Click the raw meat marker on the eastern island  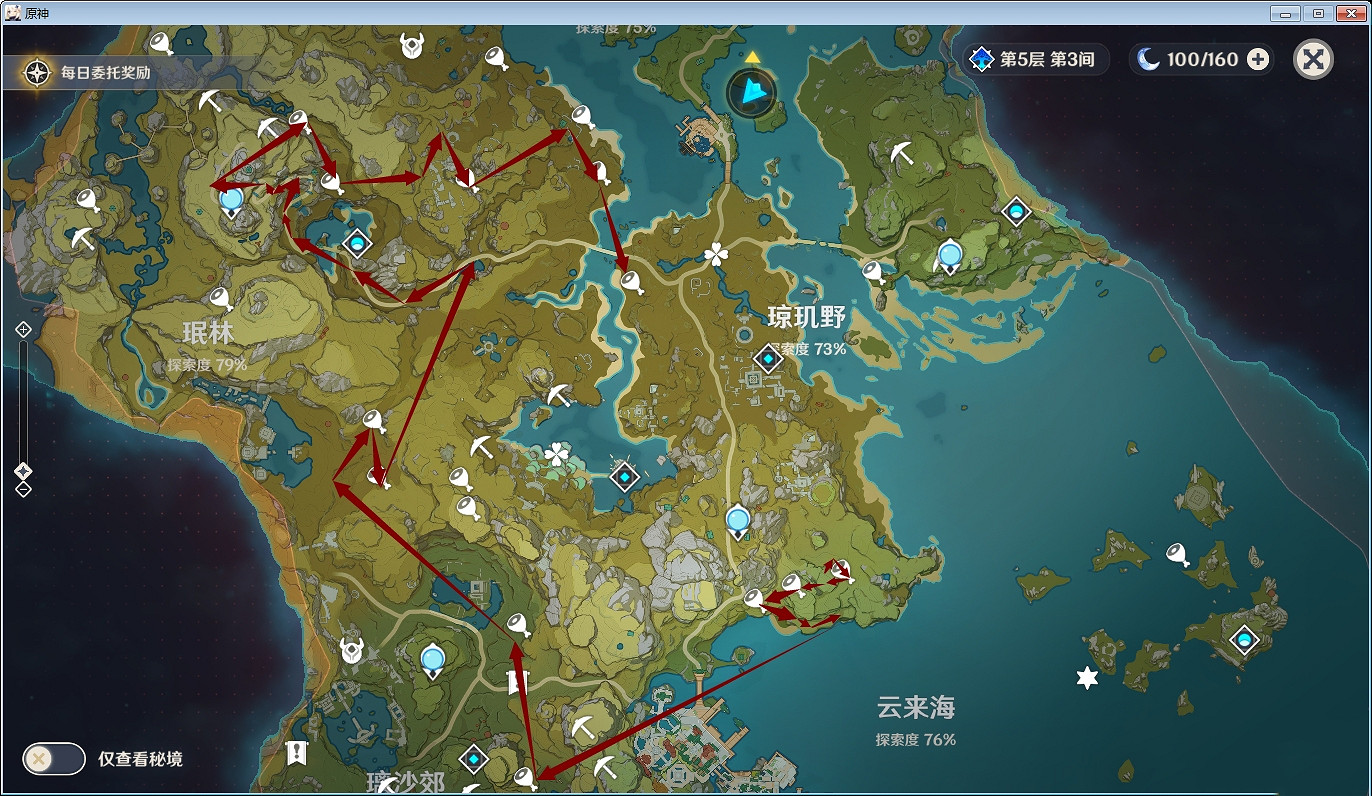coord(1176,552)
